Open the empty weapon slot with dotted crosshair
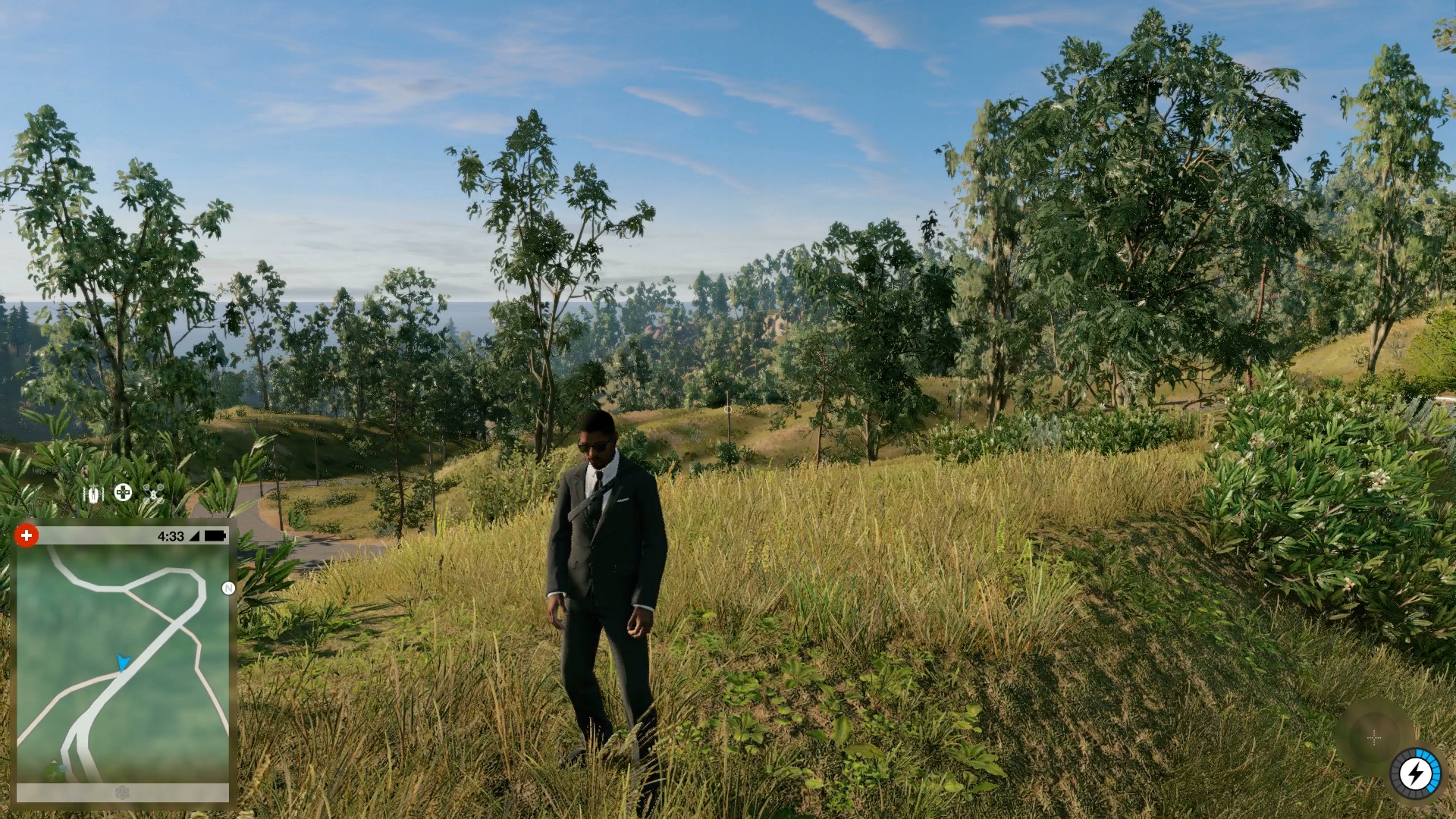1456x819 pixels. point(1374,737)
